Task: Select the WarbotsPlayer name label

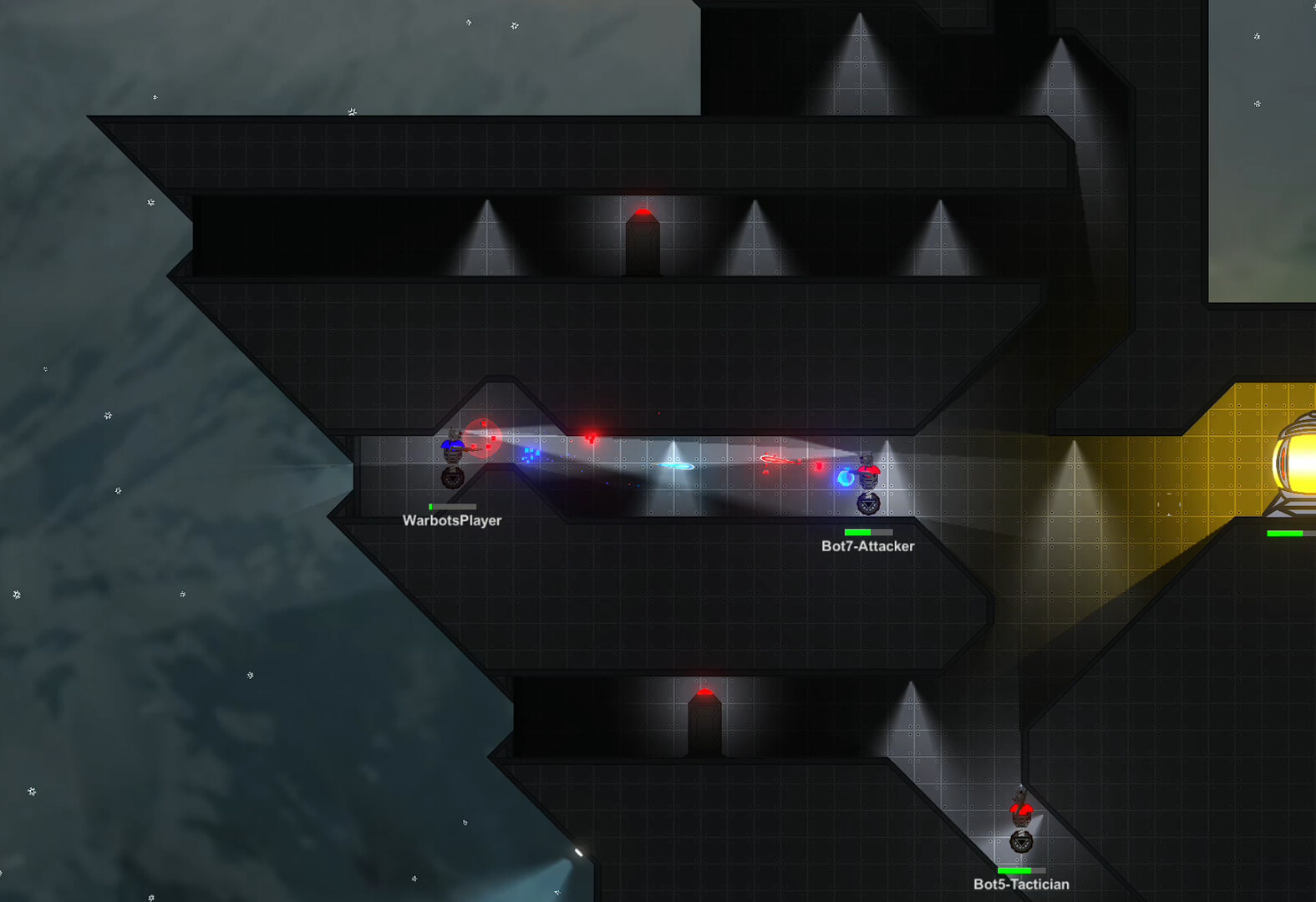Action: [451, 520]
